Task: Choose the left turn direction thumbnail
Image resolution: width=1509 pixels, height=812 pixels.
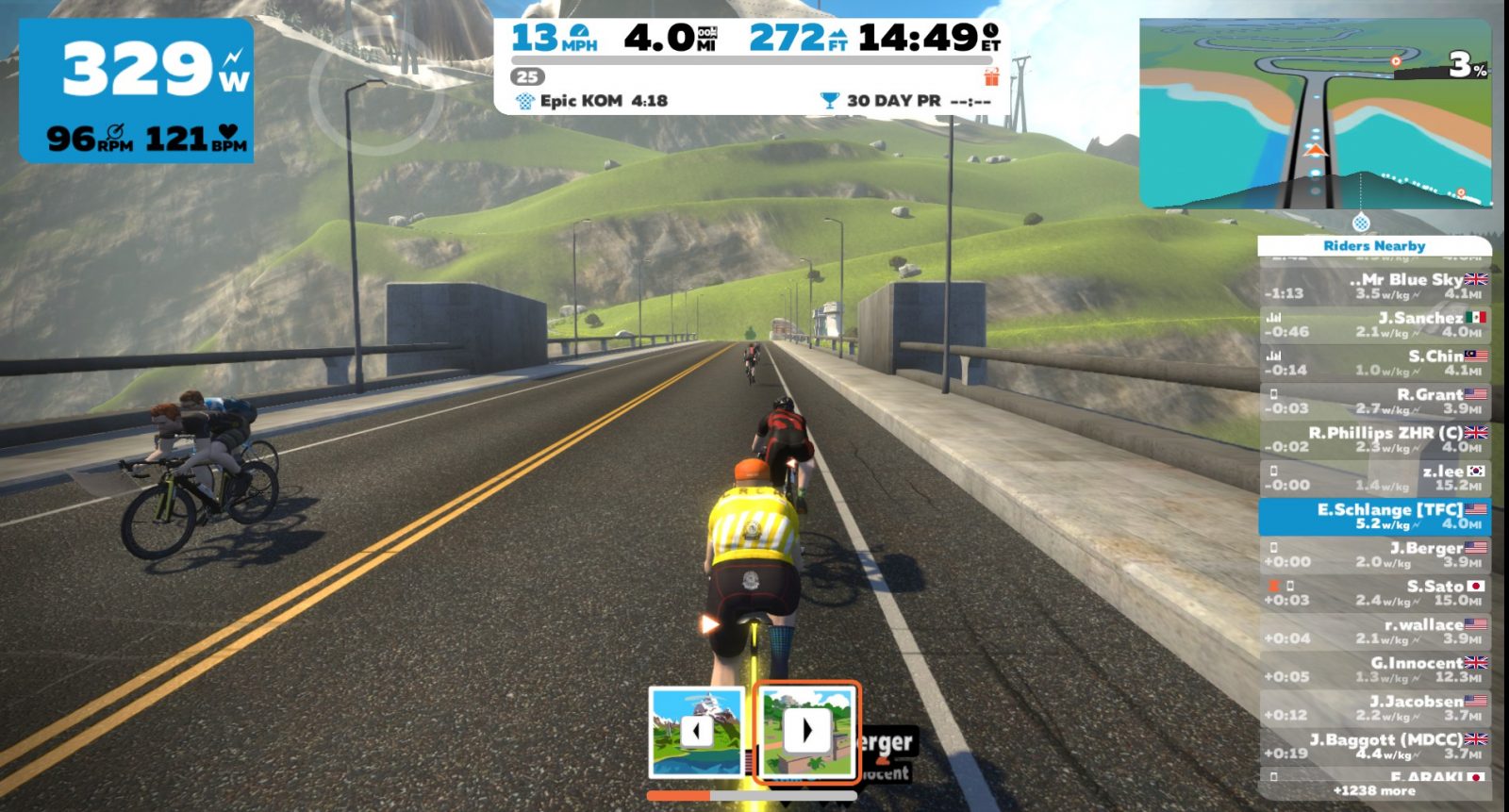Action: click(696, 732)
